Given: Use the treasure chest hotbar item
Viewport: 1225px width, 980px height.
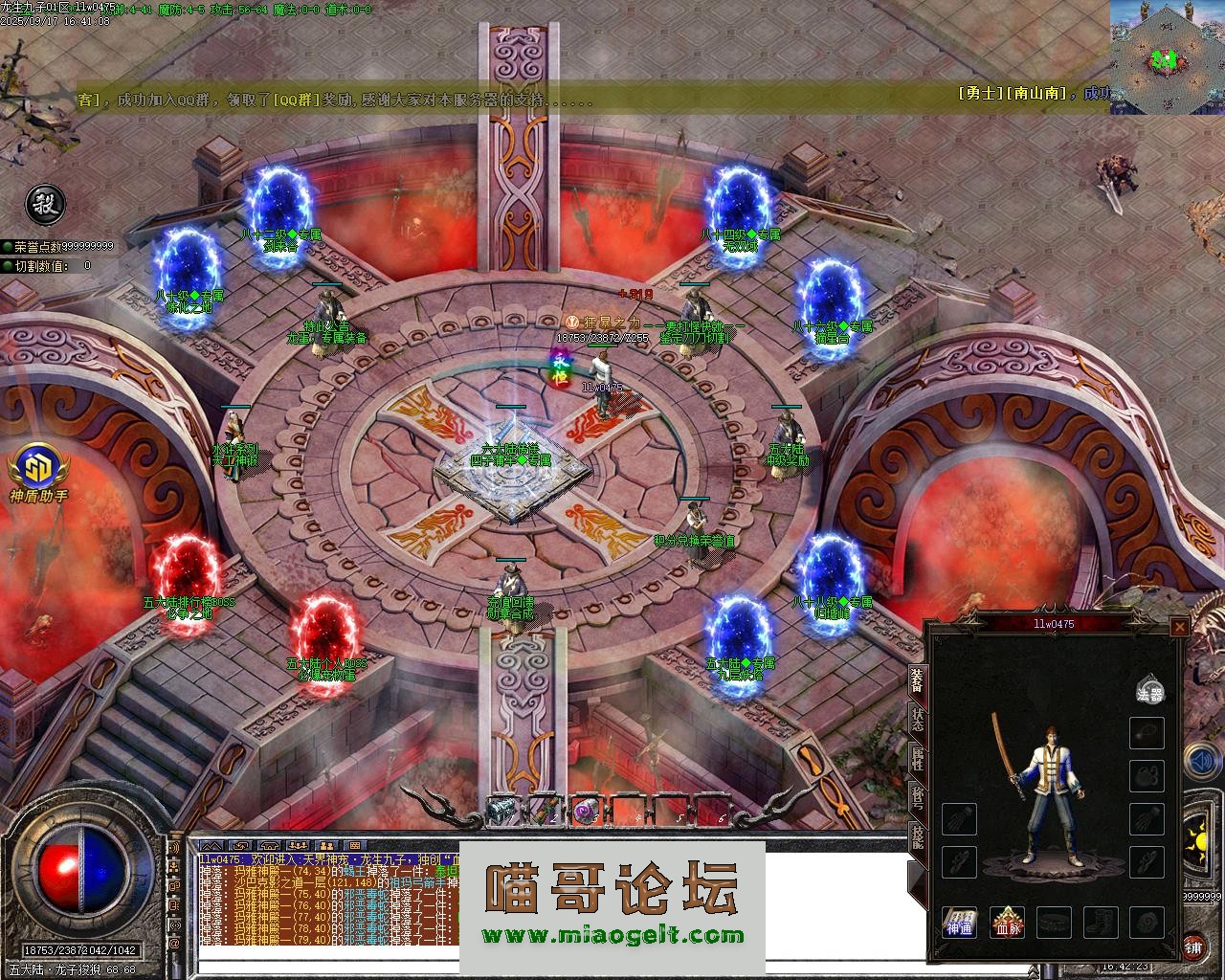Looking at the screenshot, I should point(501,811).
